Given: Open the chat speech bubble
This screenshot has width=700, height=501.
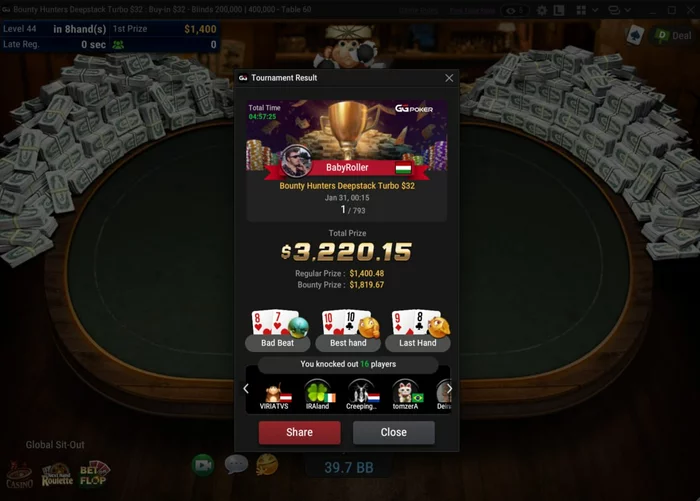Looking at the screenshot, I should (x=236, y=464).
